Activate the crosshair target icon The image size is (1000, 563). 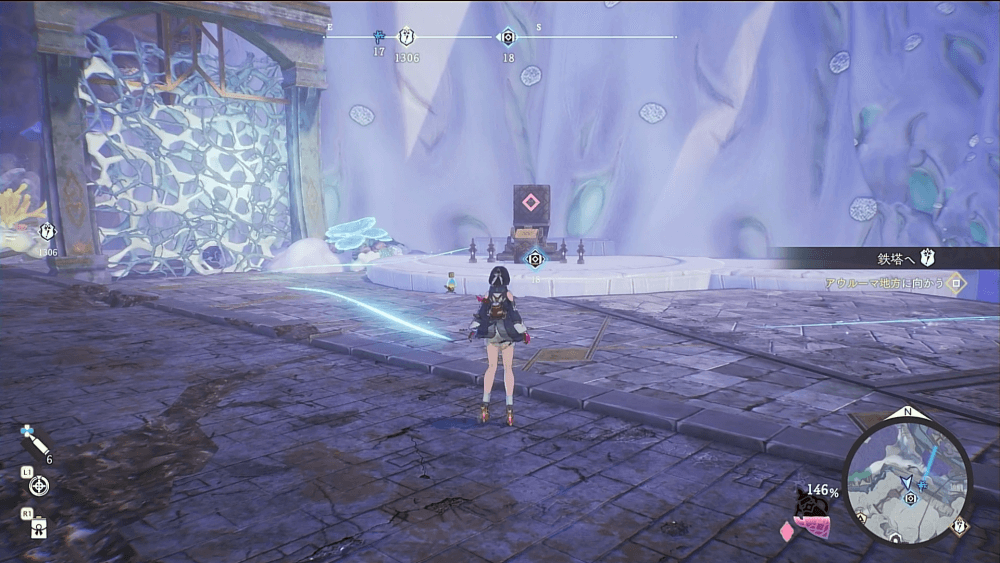(x=39, y=486)
